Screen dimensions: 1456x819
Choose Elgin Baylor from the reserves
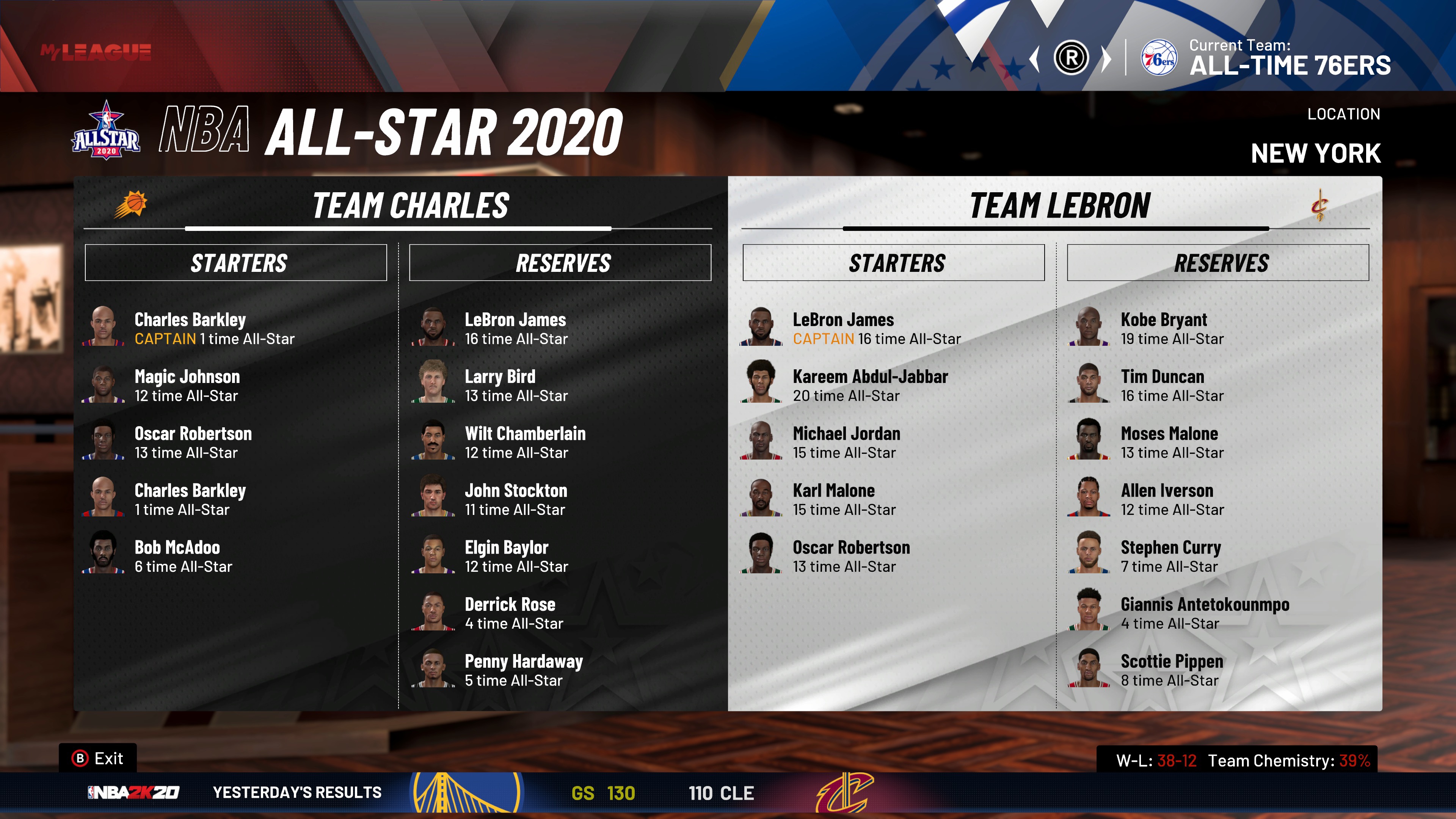point(507,556)
